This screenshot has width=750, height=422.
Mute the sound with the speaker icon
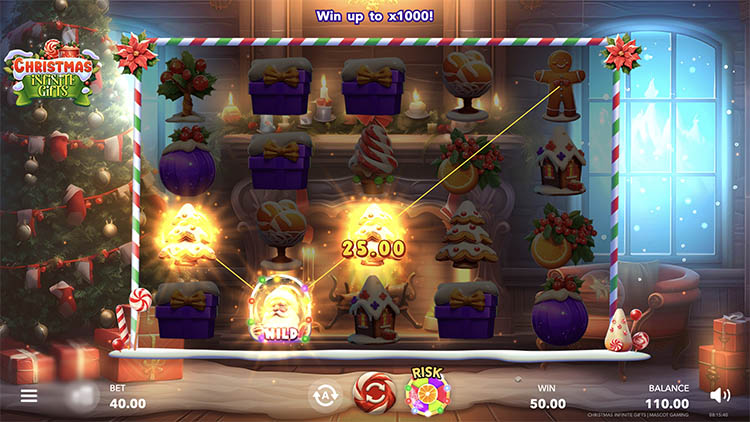[x=719, y=395]
